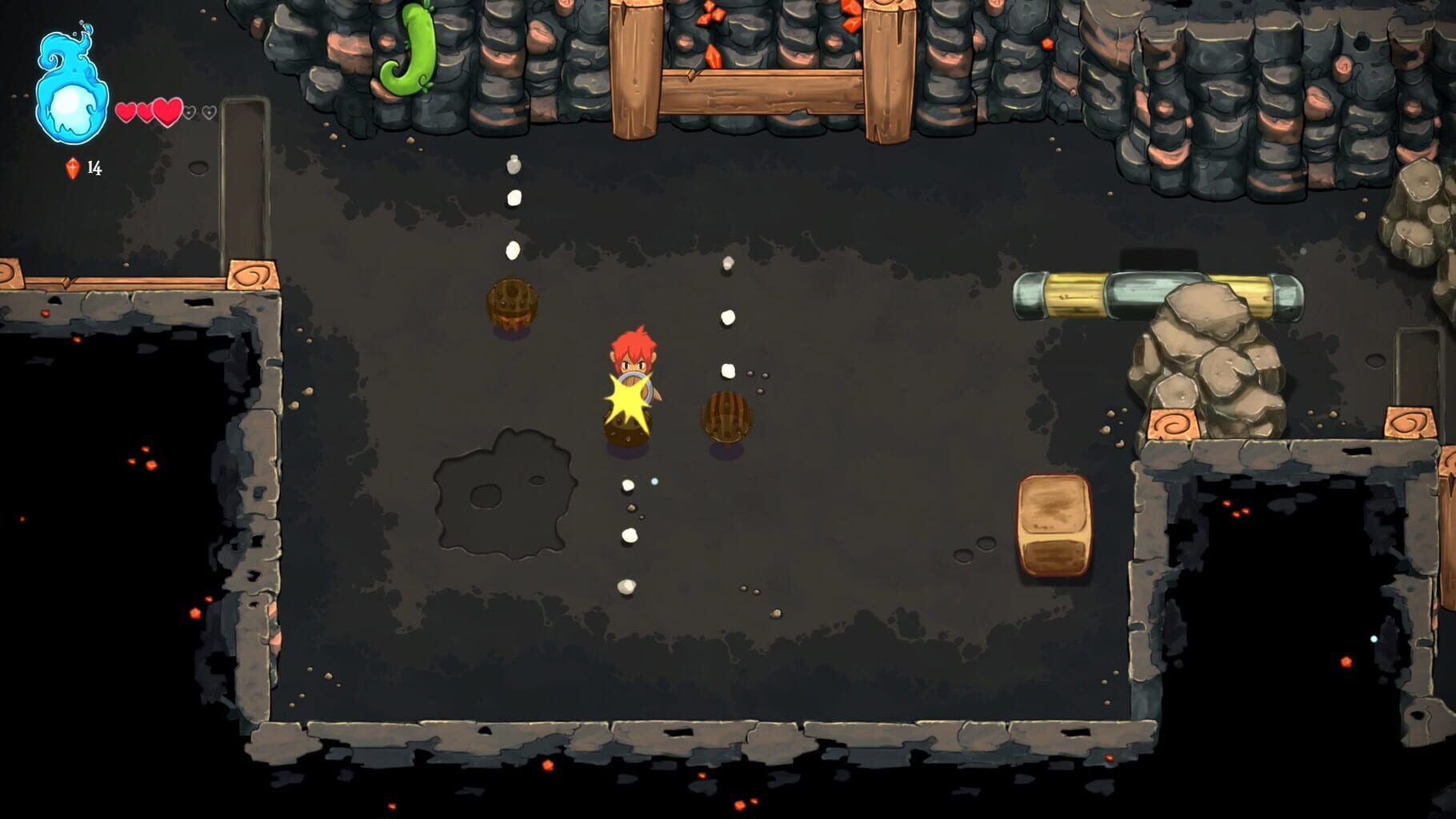Click the first empty heart outline
The width and height of the screenshot is (1456, 819).
(189, 114)
